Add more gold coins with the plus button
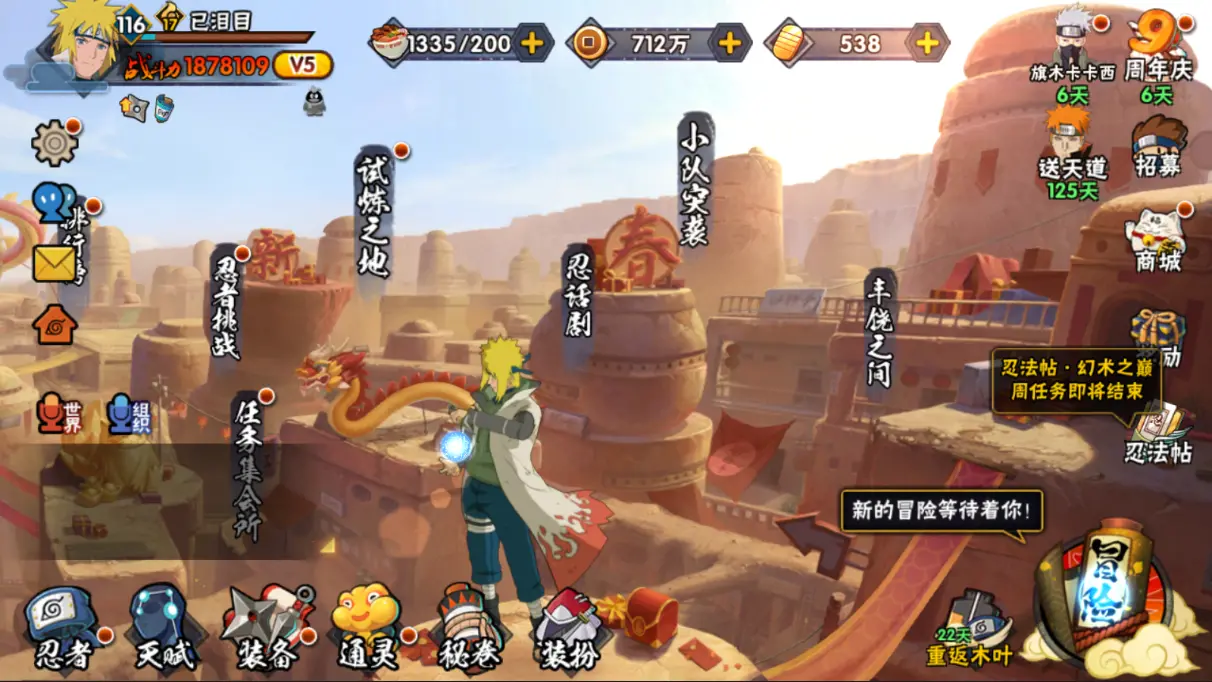The height and width of the screenshot is (682, 1212). point(731,43)
